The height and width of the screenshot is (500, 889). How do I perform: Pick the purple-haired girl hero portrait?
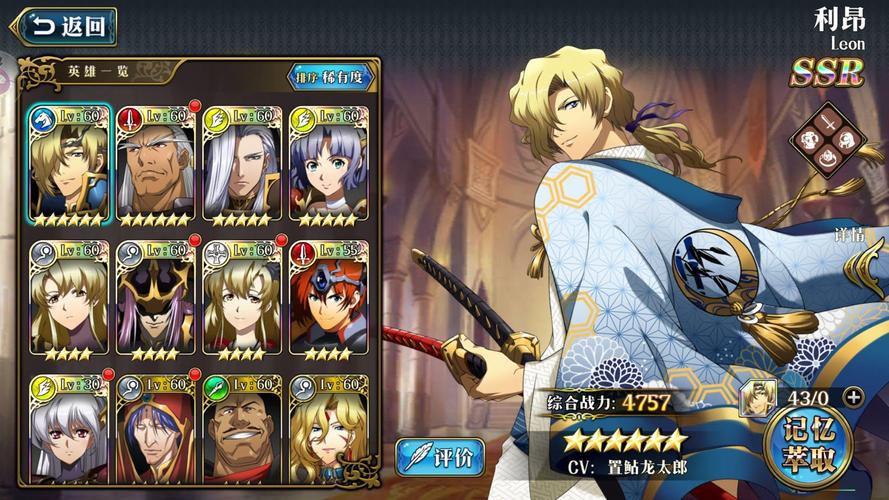[328, 165]
